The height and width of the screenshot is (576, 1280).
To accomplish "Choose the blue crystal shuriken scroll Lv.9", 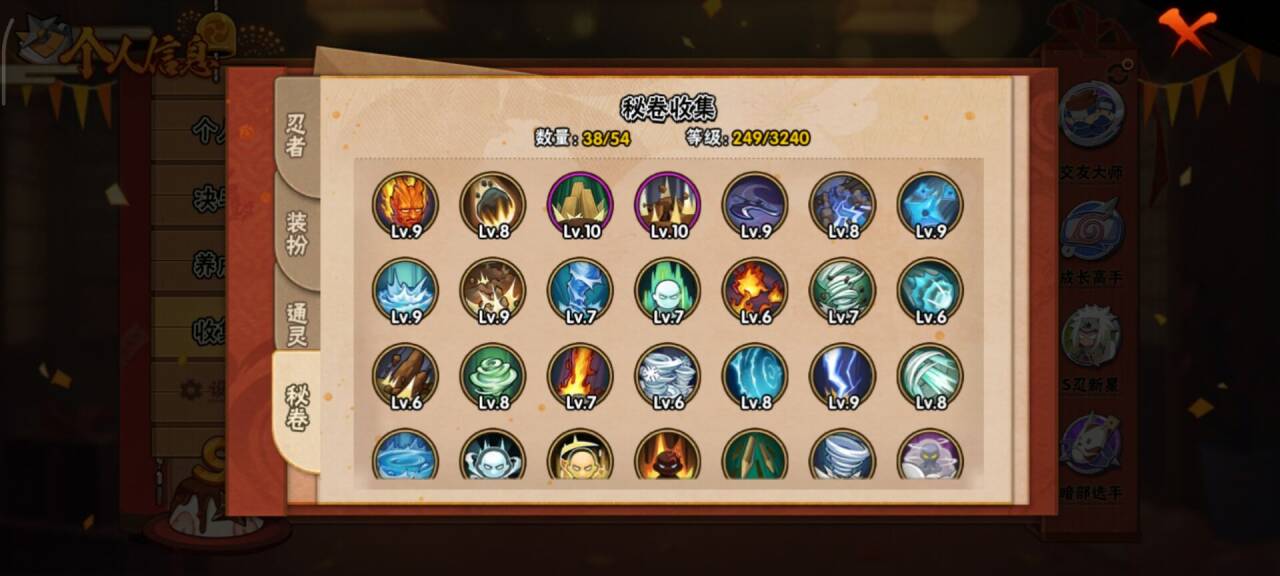I will coord(930,205).
